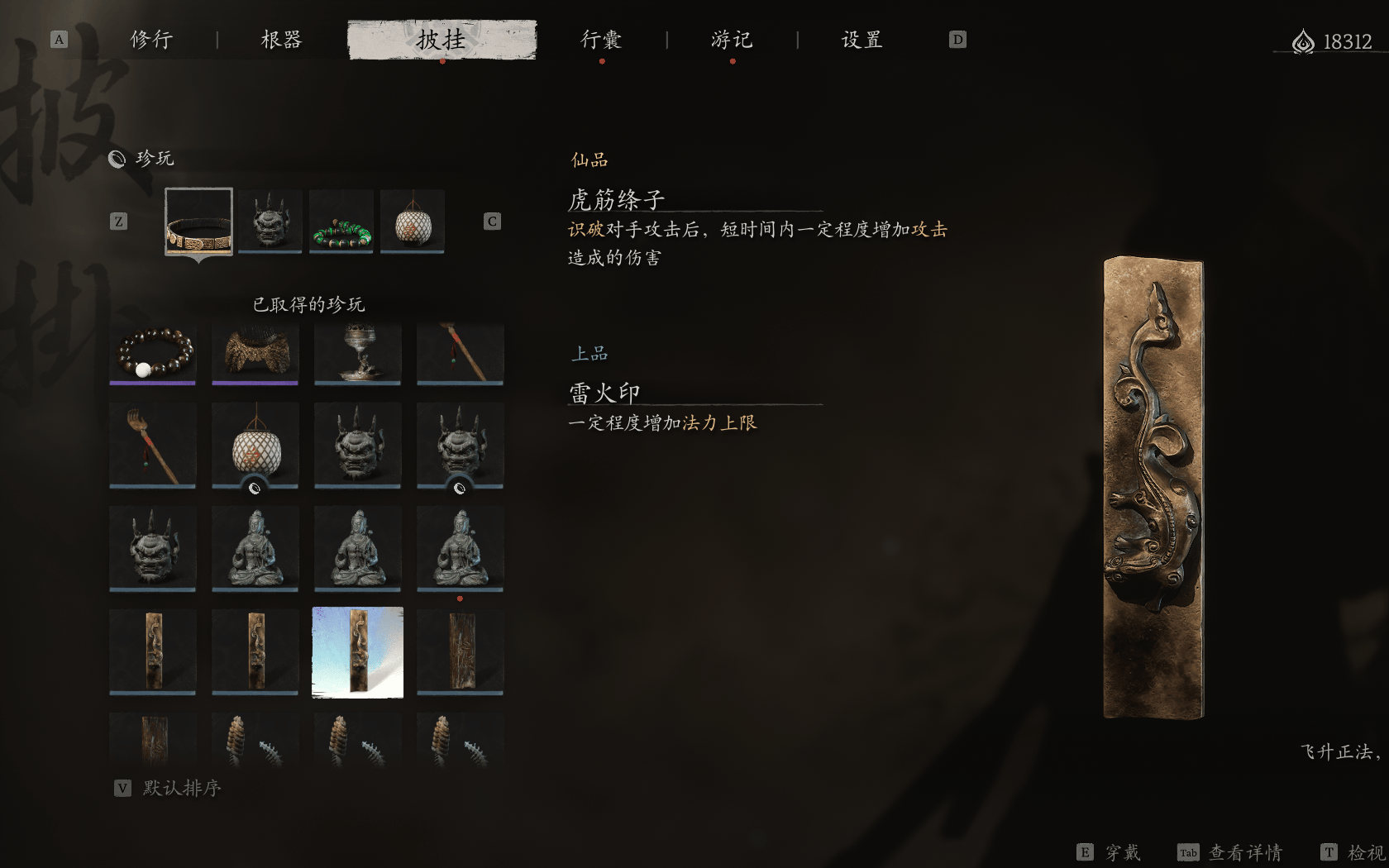Screen dimensions: 1389x868
Task: Switch to the 行囊 inventory tab
Action: pos(601,39)
